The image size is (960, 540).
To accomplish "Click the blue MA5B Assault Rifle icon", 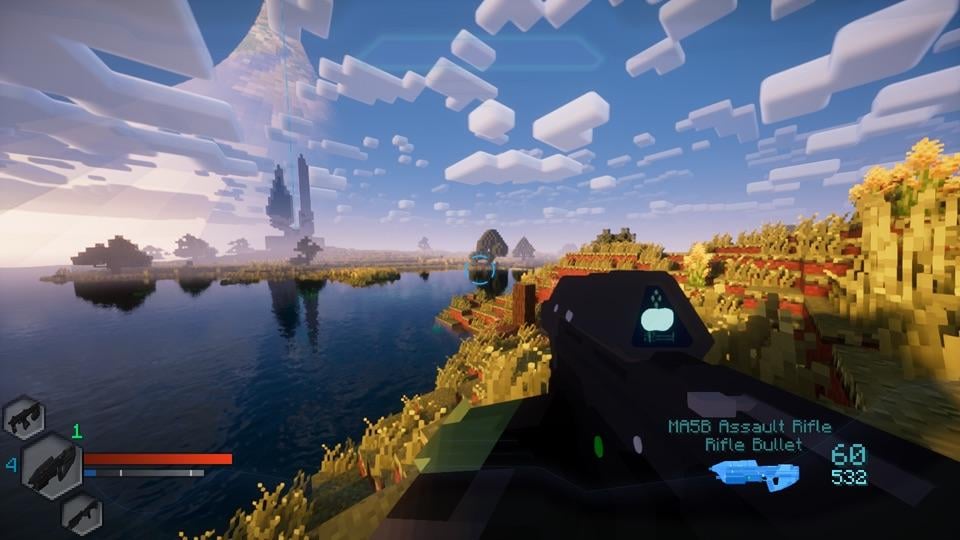I will pos(757,471).
